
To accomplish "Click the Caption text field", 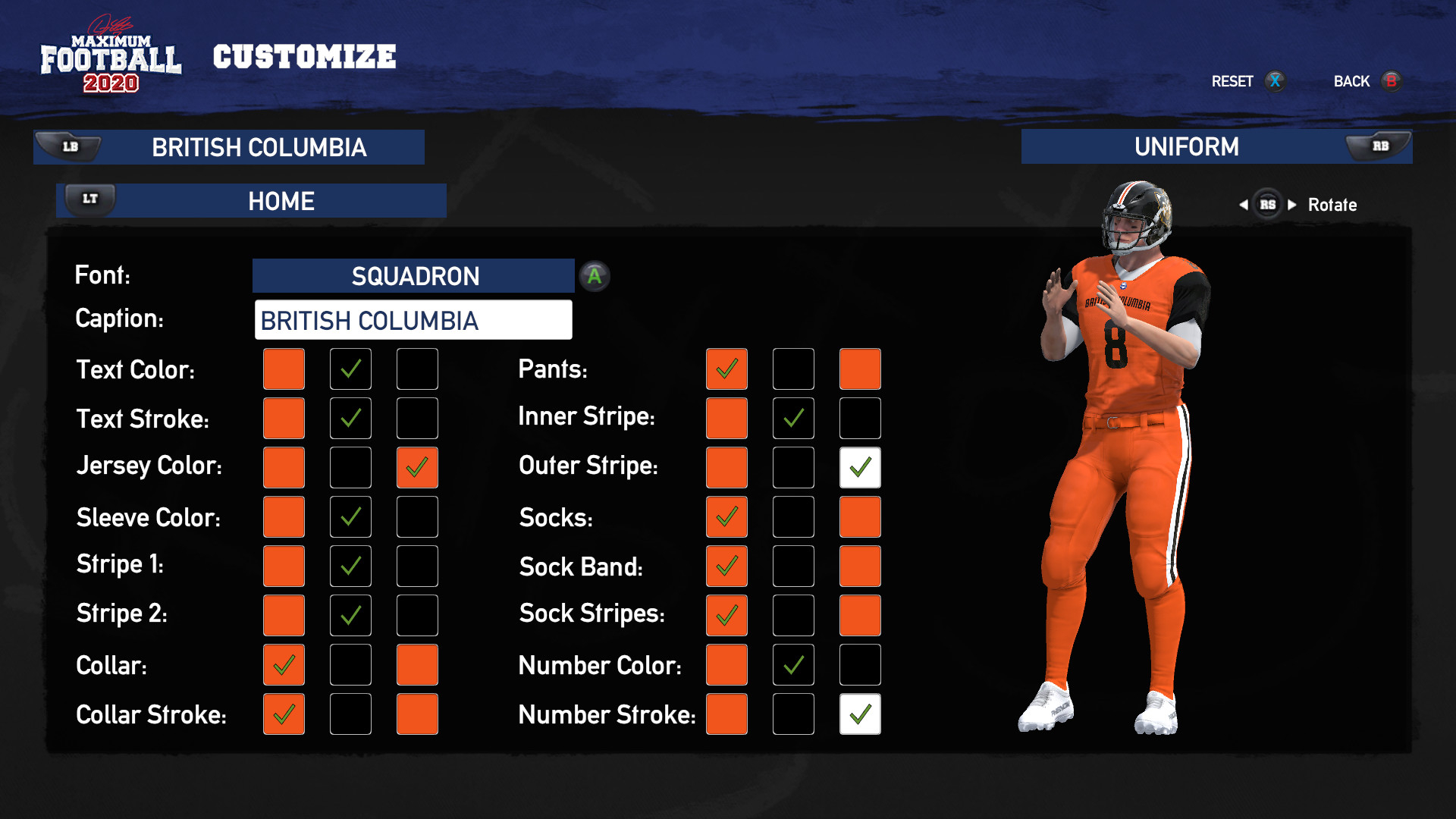I will coord(413,320).
